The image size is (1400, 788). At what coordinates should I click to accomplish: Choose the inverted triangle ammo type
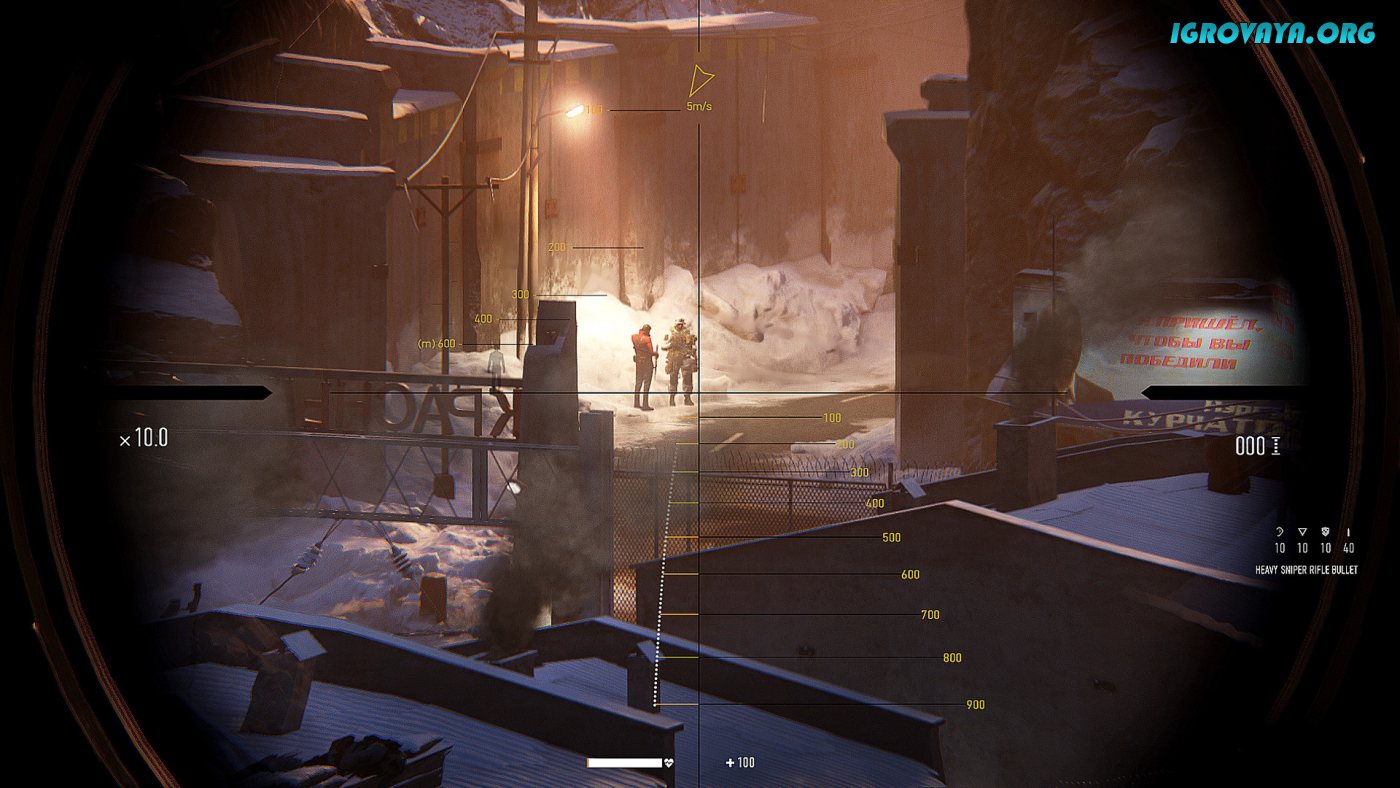pyautogui.click(x=1302, y=532)
